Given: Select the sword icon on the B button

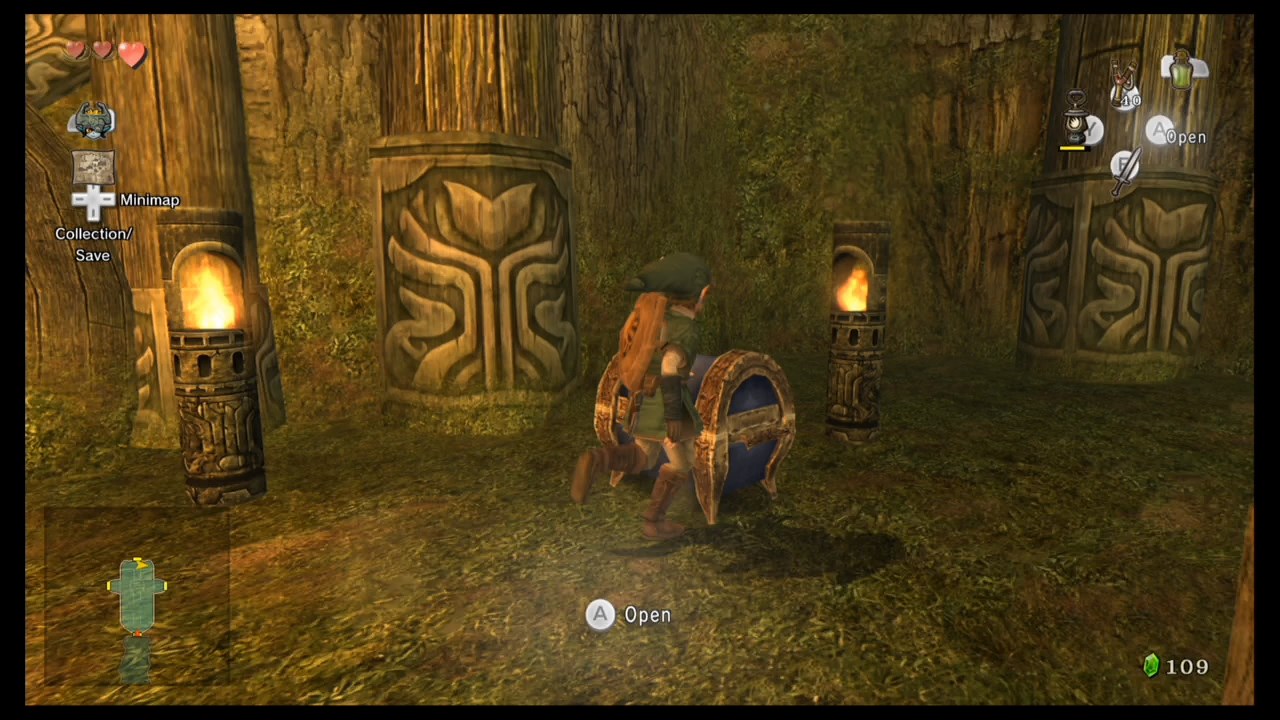Looking at the screenshot, I should point(1125,170).
